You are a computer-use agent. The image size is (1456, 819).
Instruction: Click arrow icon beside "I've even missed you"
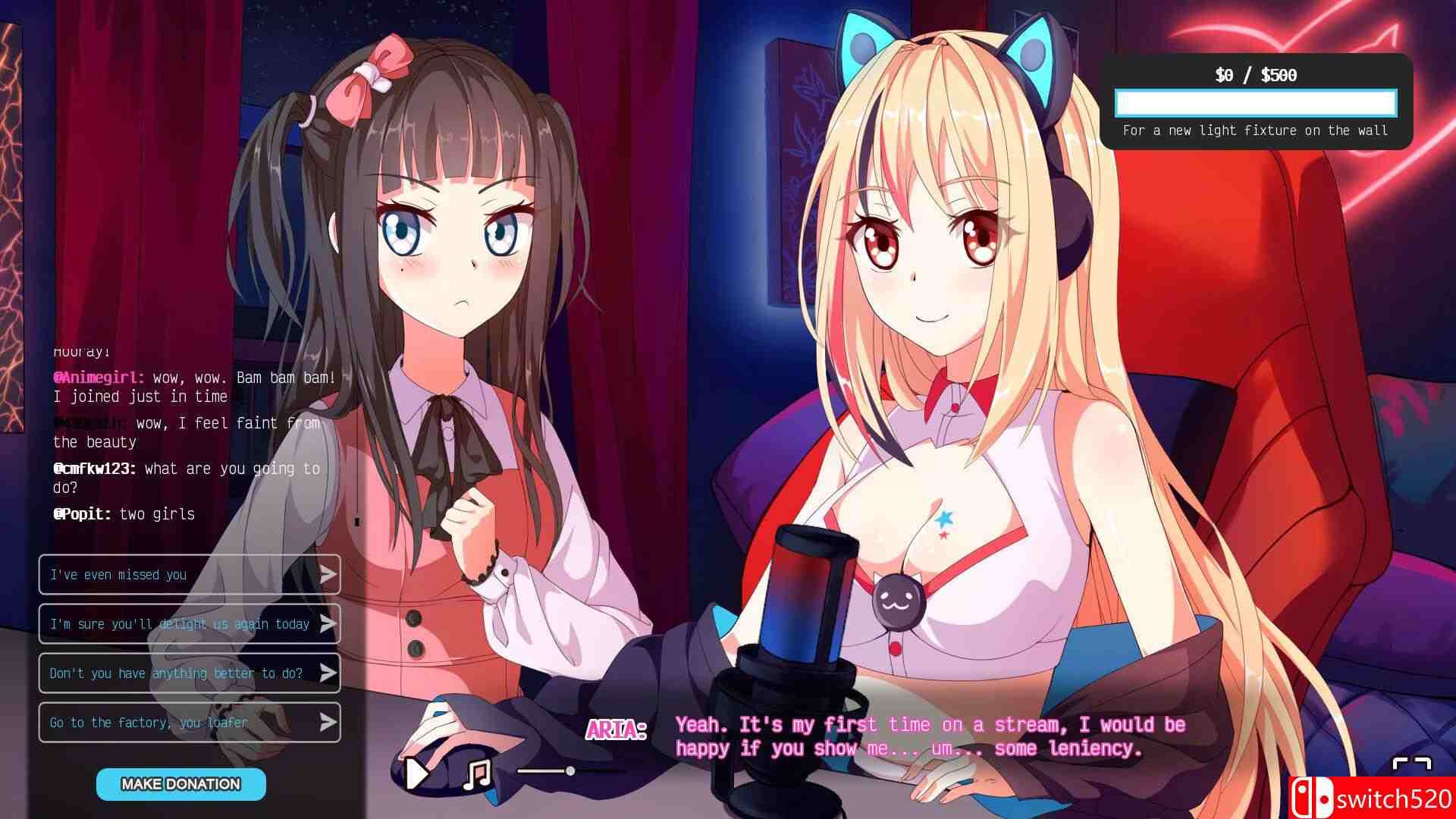[x=329, y=574]
